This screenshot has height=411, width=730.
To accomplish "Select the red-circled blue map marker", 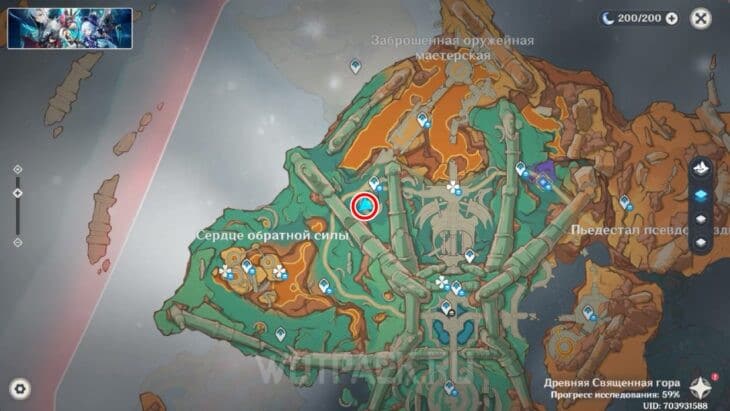I will pos(365,206).
